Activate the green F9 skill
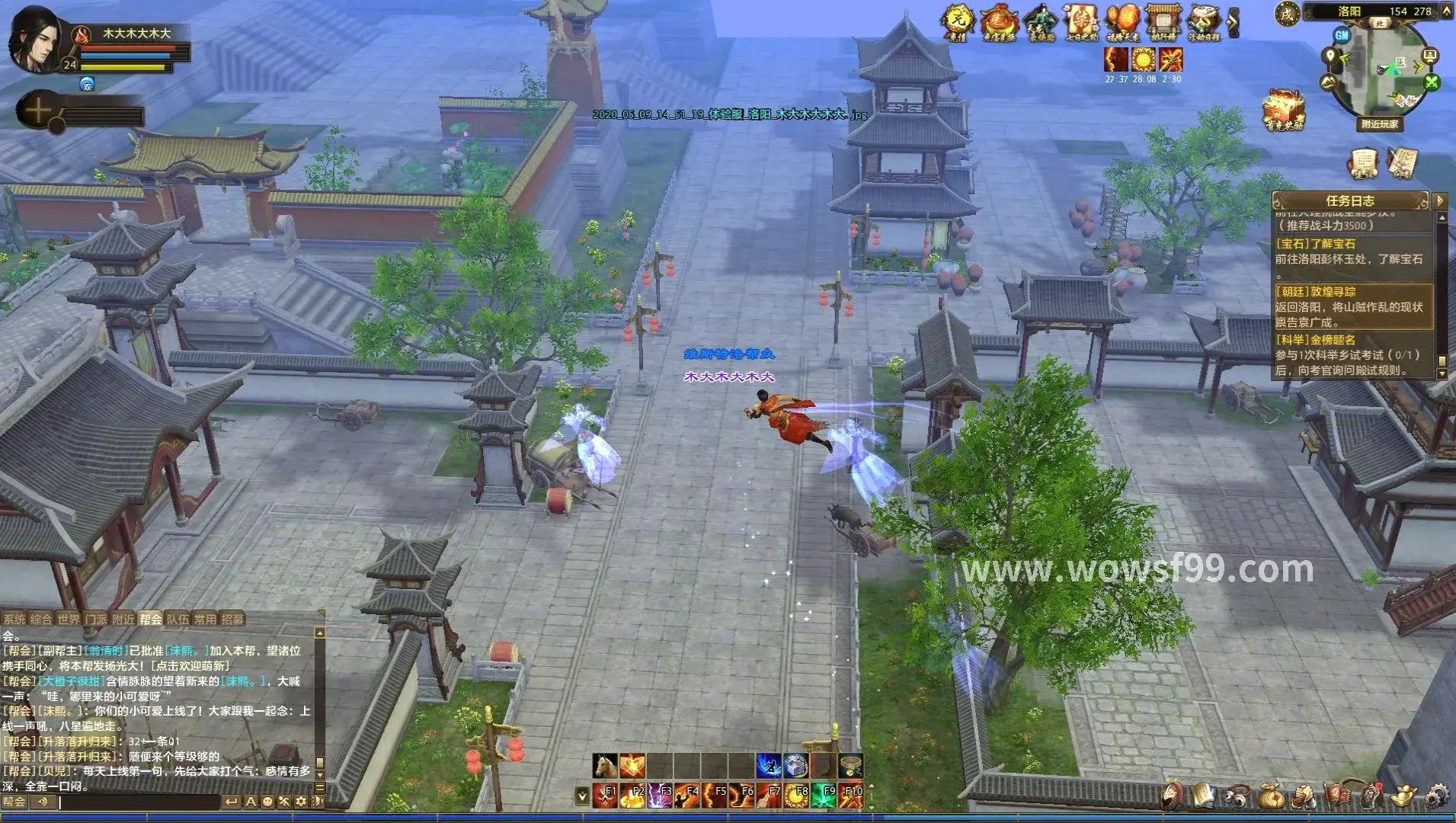 tap(824, 796)
